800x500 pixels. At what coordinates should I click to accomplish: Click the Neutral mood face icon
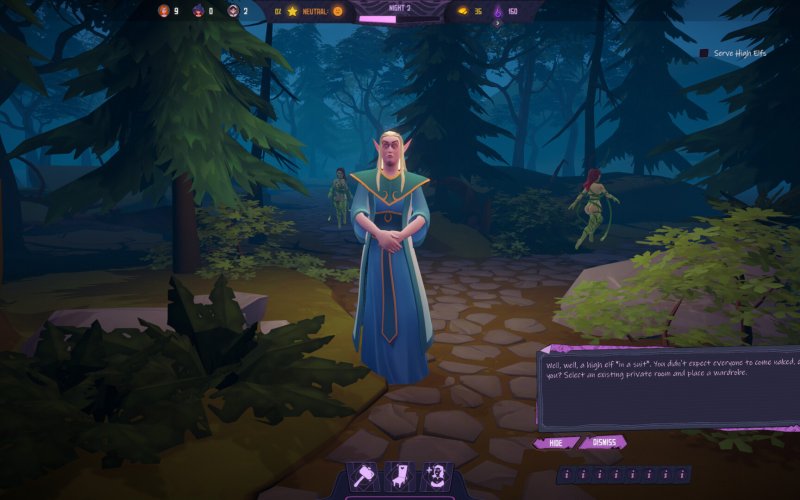[337, 12]
